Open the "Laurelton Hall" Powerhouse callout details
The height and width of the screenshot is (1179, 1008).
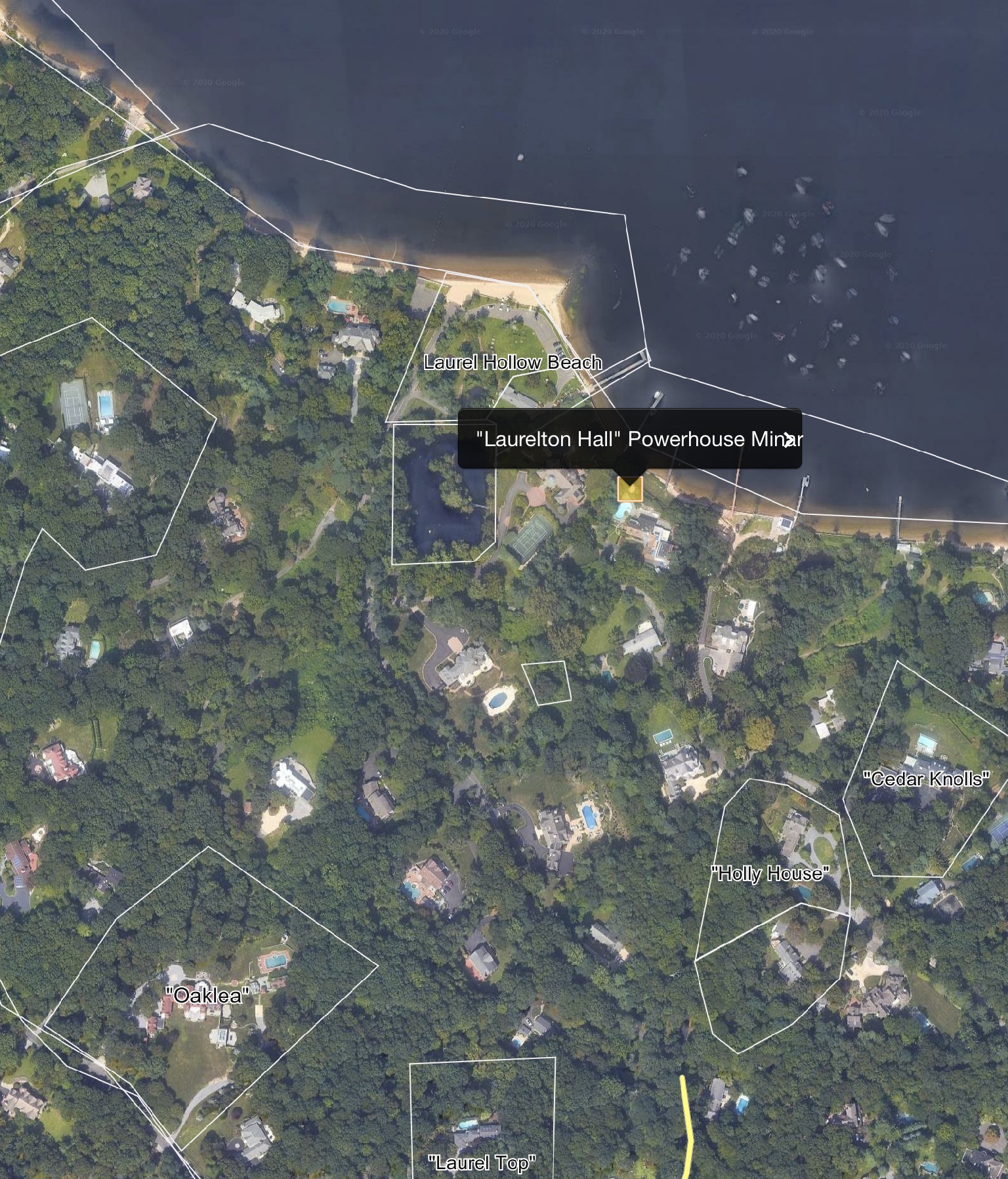(x=617, y=439)
